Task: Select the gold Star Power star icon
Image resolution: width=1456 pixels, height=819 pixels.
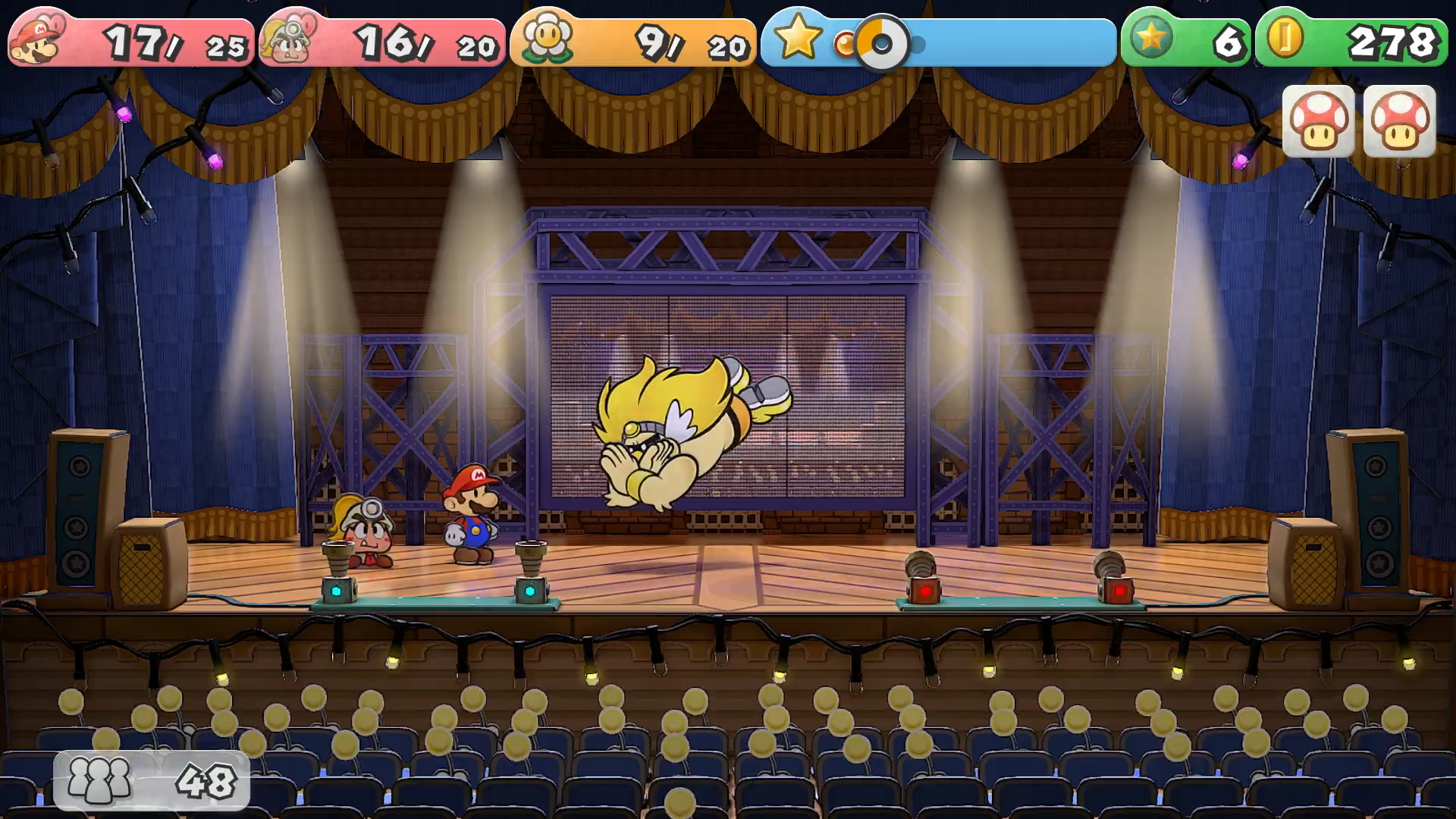Action: (797, 36)
